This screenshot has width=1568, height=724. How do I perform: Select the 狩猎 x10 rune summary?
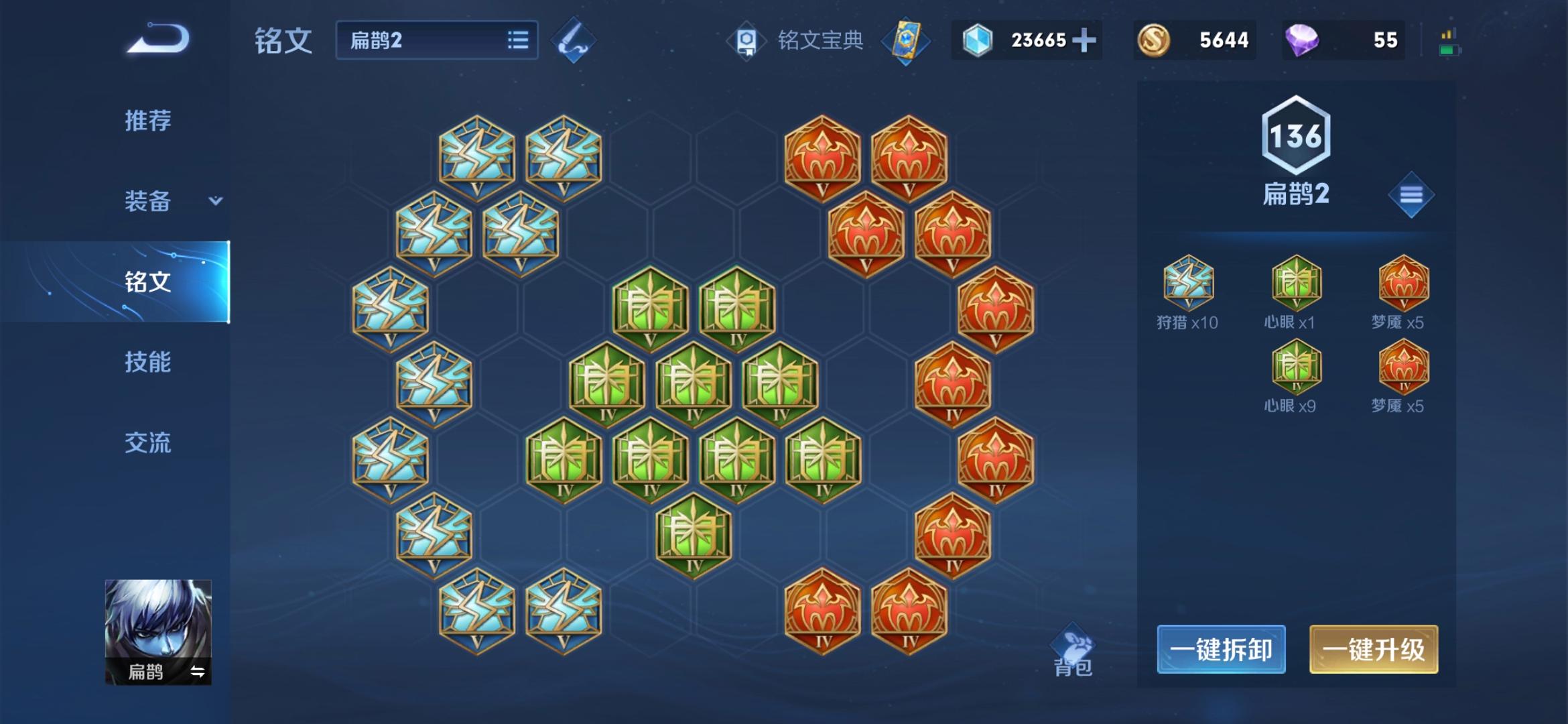(x=1188, y=292)
